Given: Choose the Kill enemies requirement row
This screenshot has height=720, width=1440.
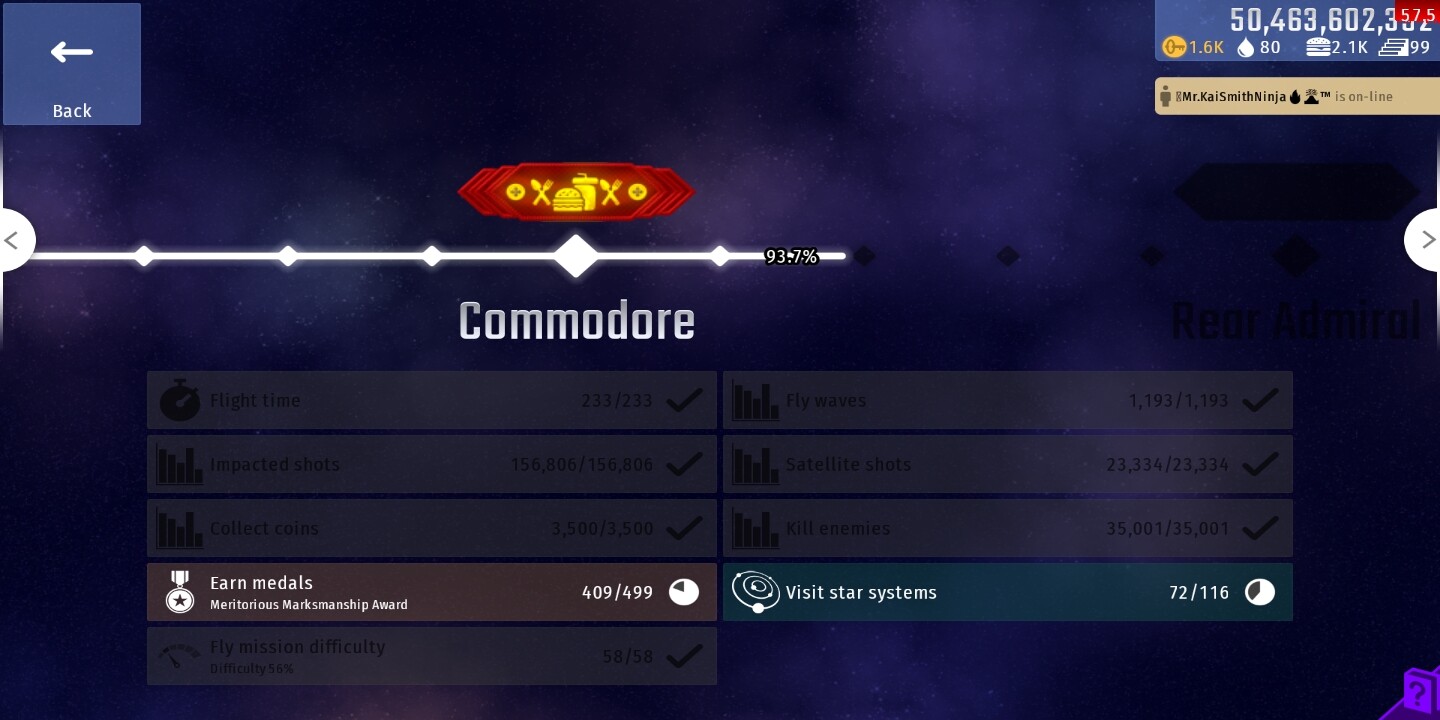Looking at the screenshot, I should (1007, 528).
